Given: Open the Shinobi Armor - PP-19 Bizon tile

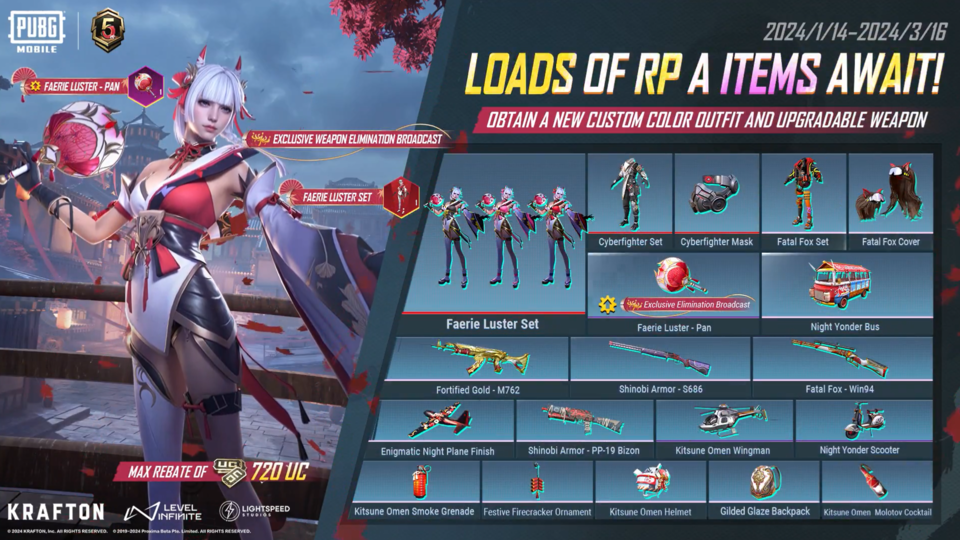Looking at the screenshot, I should 585,428.
